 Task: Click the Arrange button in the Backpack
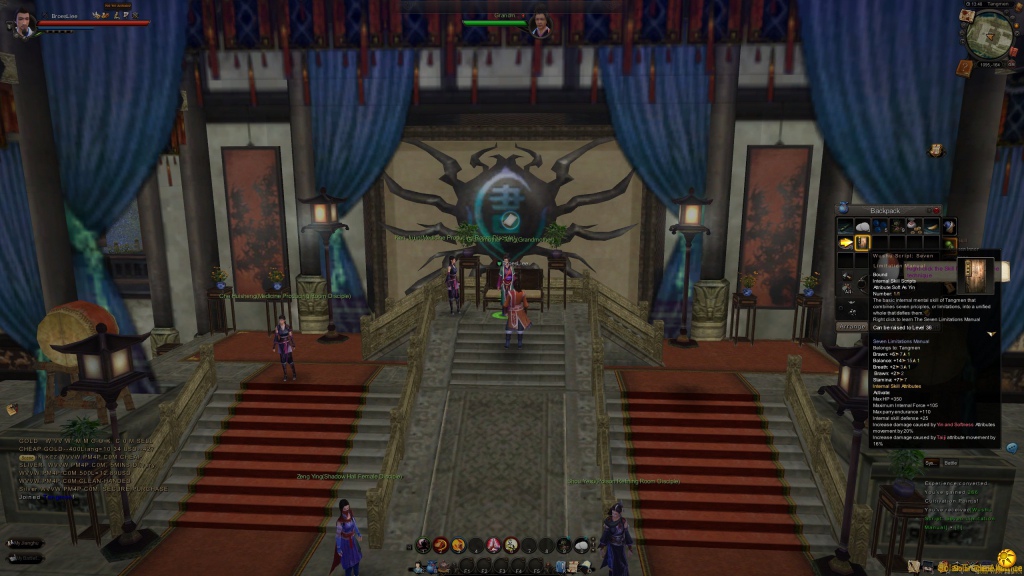(851, 325)
